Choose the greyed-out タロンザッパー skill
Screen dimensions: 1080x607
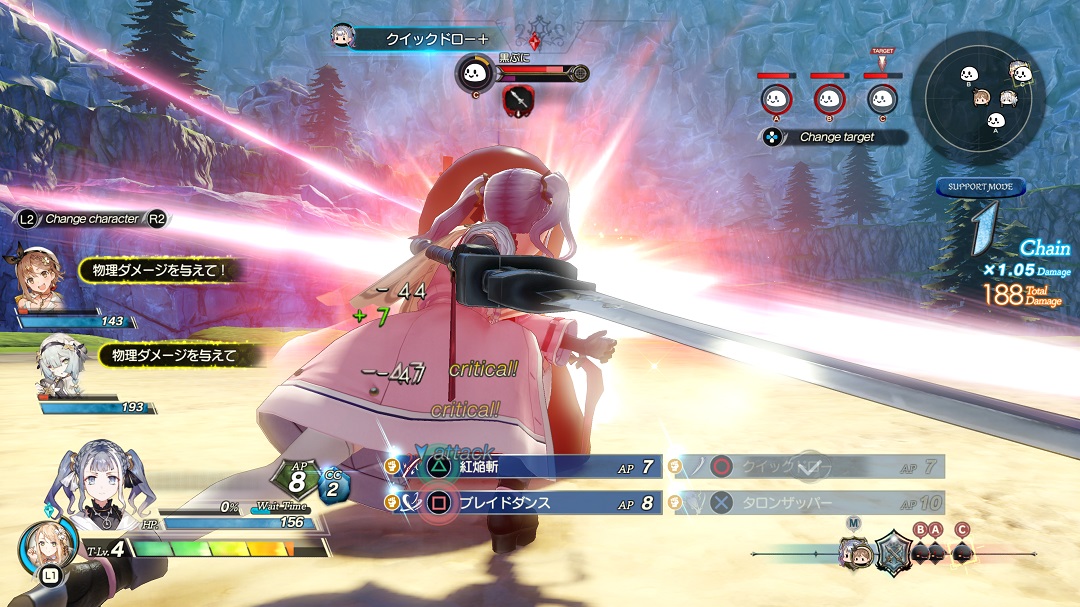point(810,503)
